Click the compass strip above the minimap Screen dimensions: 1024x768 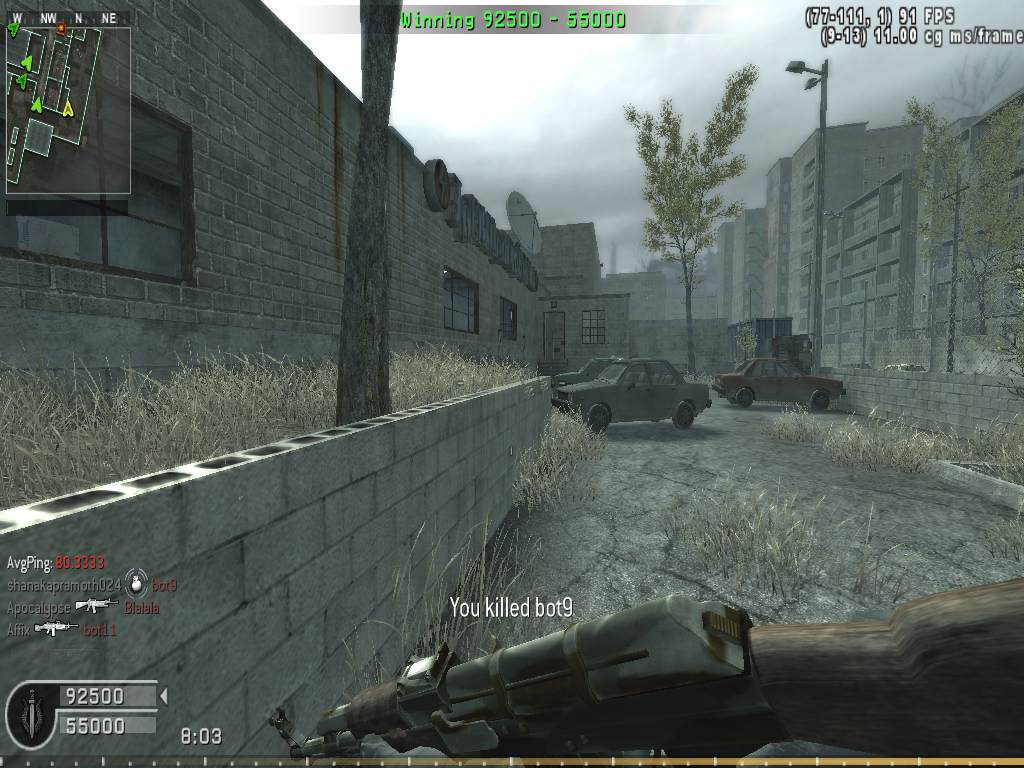coord(68,18)
